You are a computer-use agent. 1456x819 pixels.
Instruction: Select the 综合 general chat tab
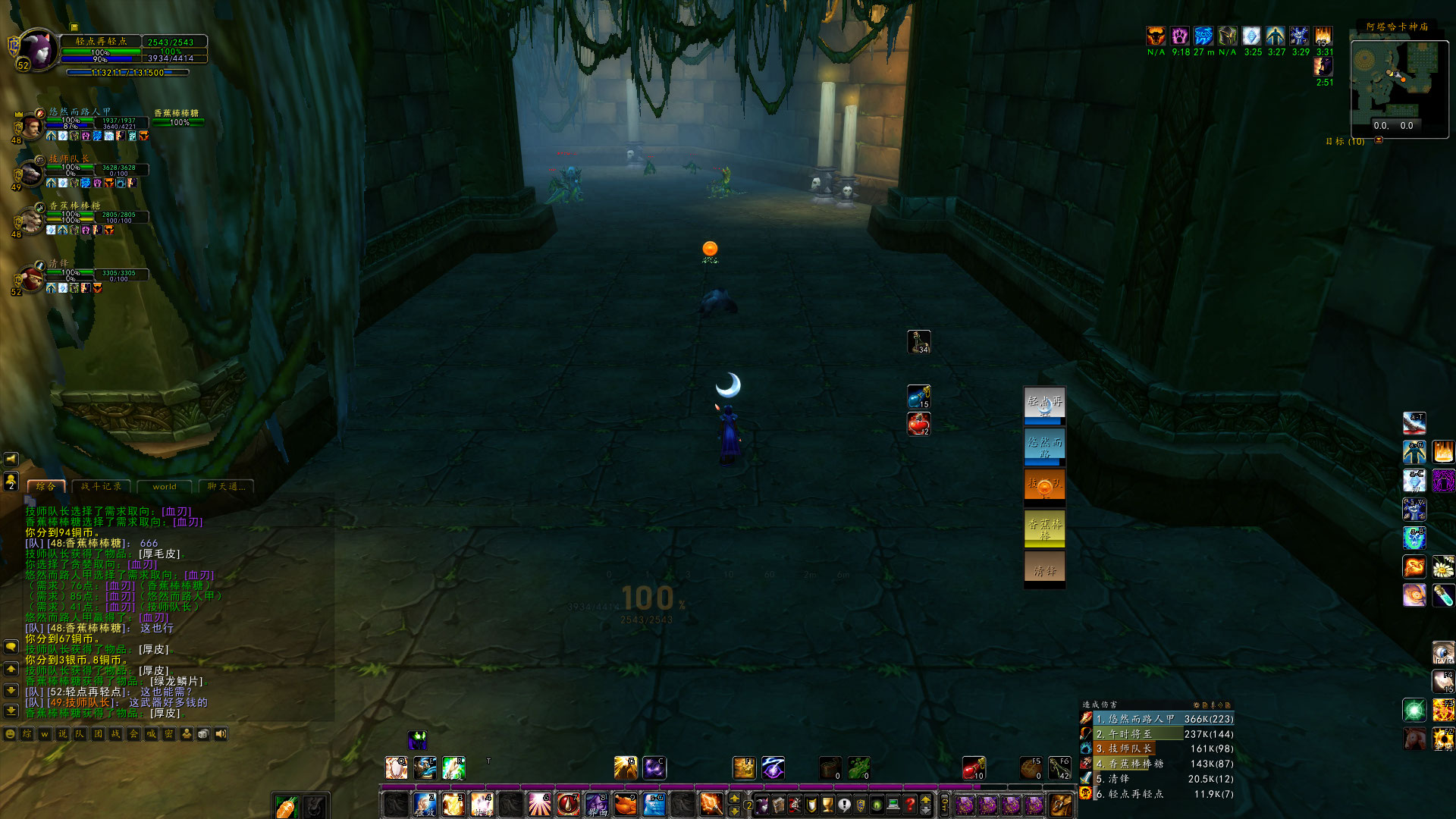click(46, 487)
